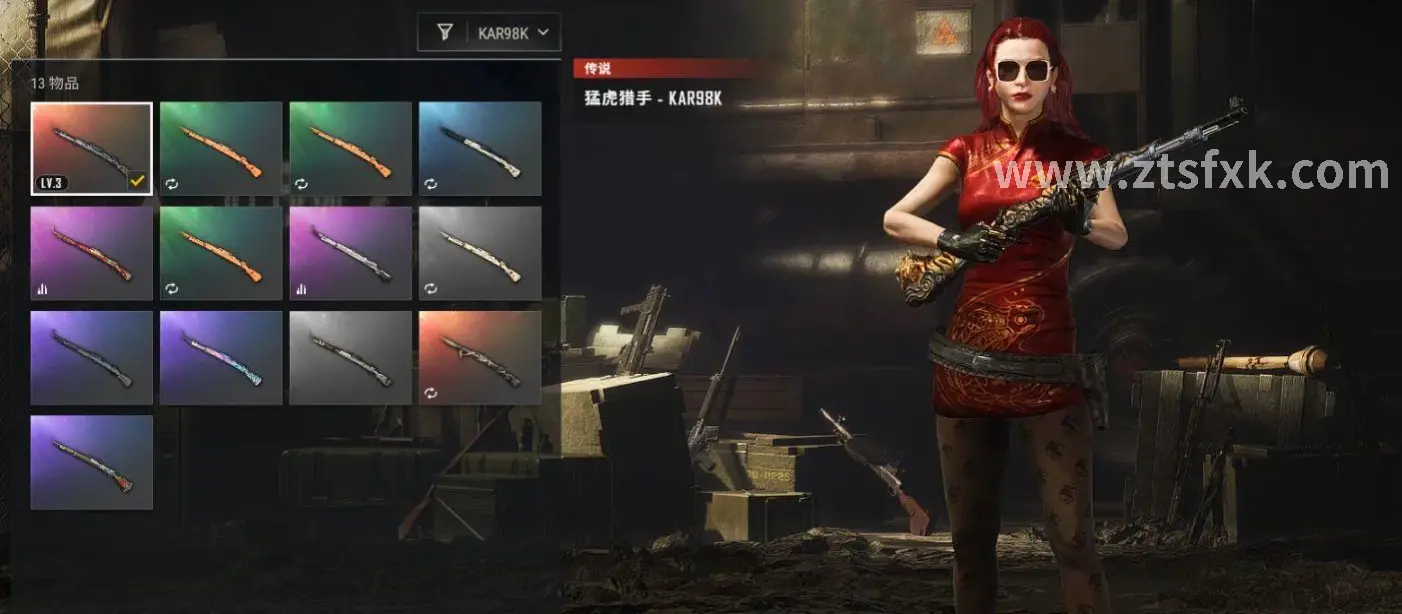The image size is (1402, 614).
Task: Choose the blue-background white Kar98k skin
Action: point(480,148)
